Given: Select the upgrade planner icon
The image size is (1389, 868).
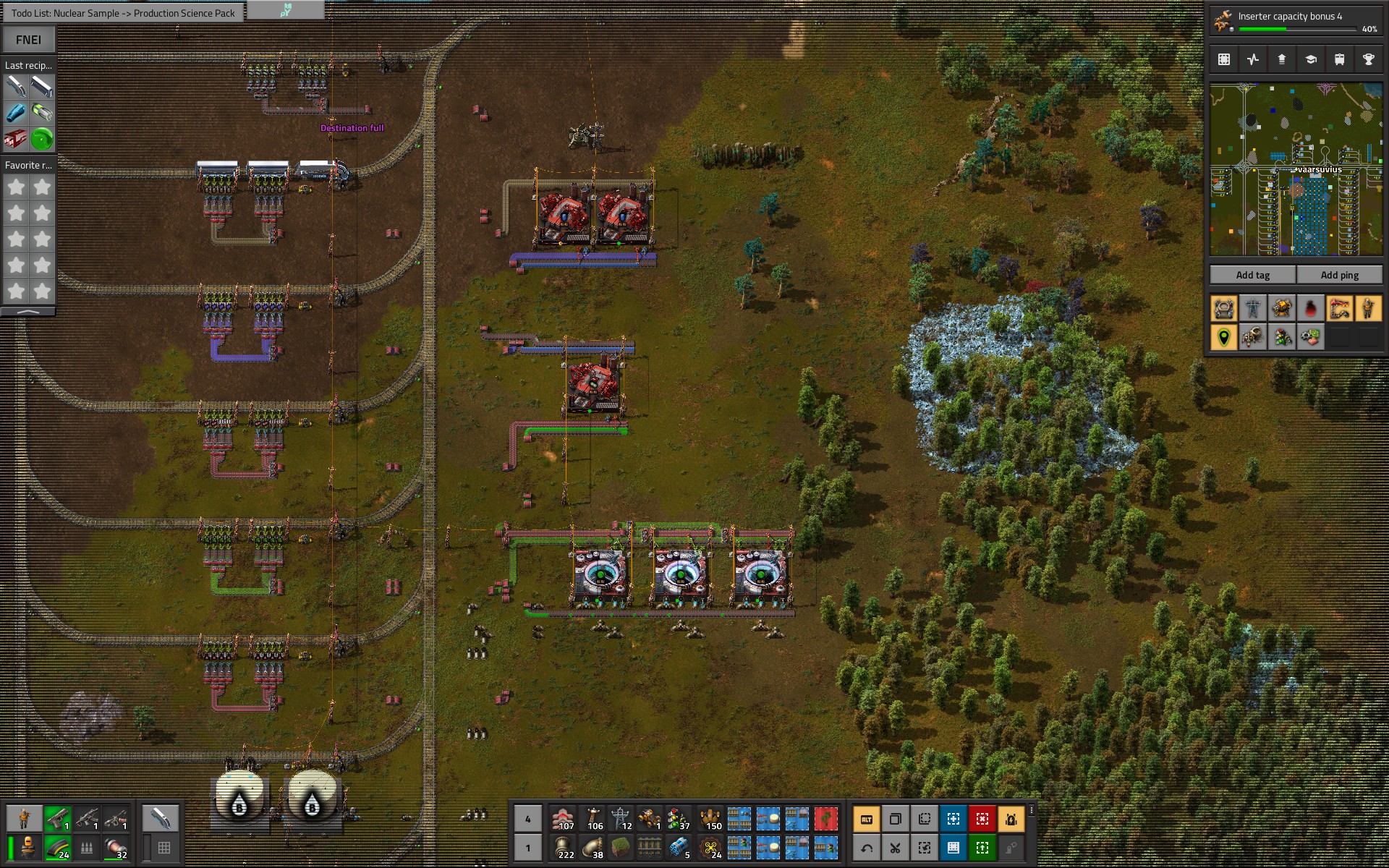Looking at the screenshot, I should (x=982, y=848).
